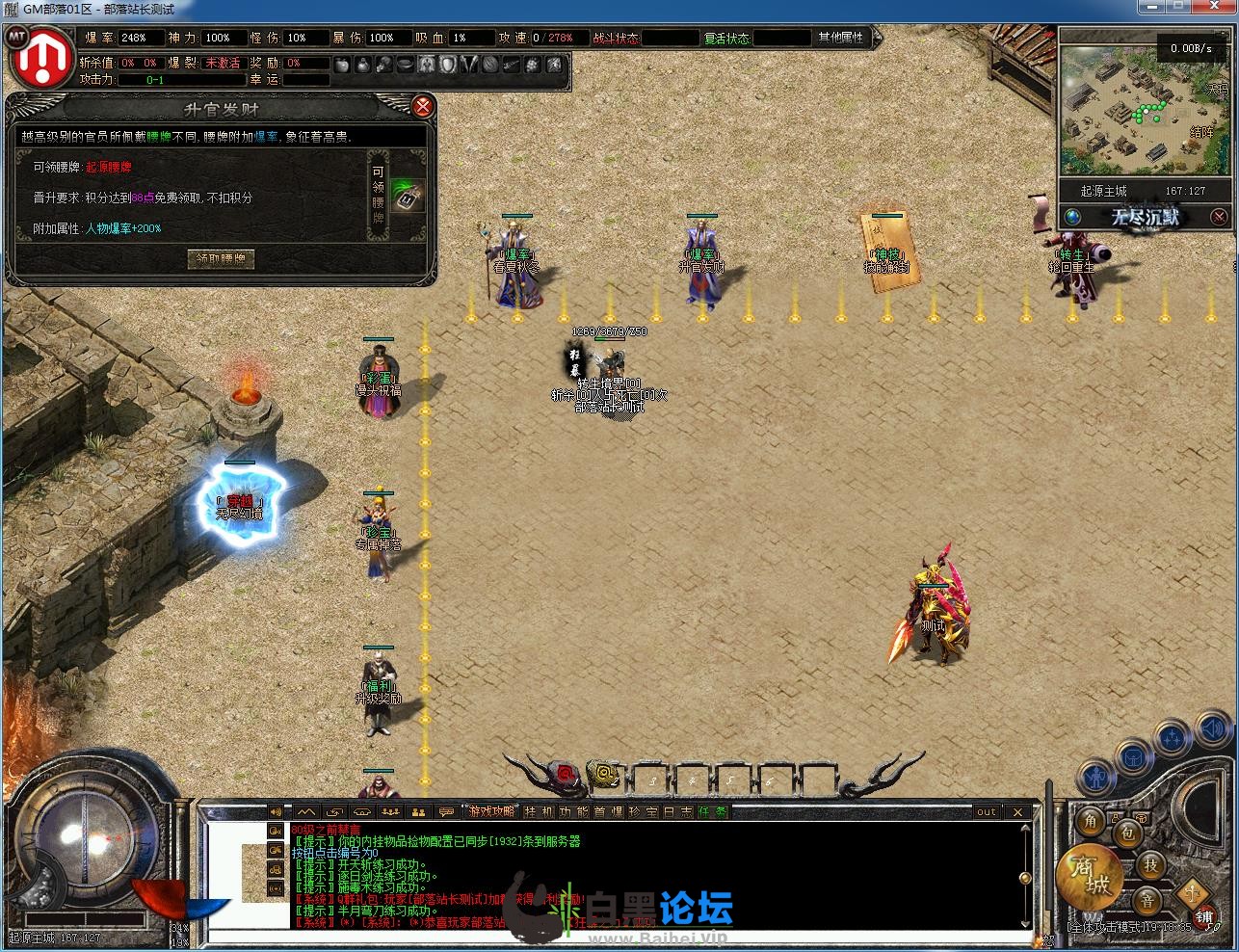Close the 升官发财 panel
Viewport: 1239px width, 952px height.
point(422,106)
